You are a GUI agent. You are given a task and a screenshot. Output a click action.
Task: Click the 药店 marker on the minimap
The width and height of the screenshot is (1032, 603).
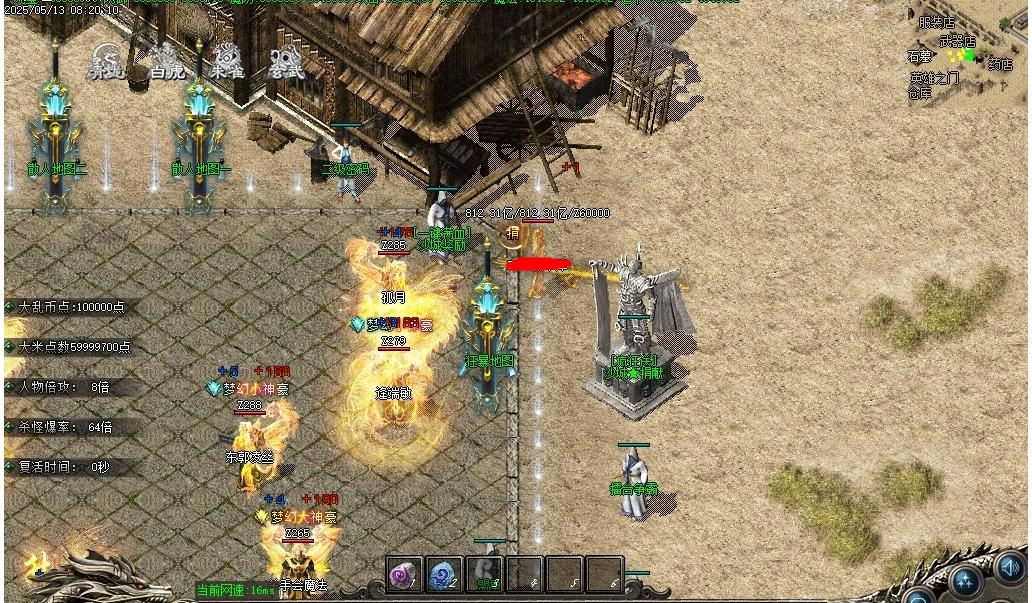1000,65
